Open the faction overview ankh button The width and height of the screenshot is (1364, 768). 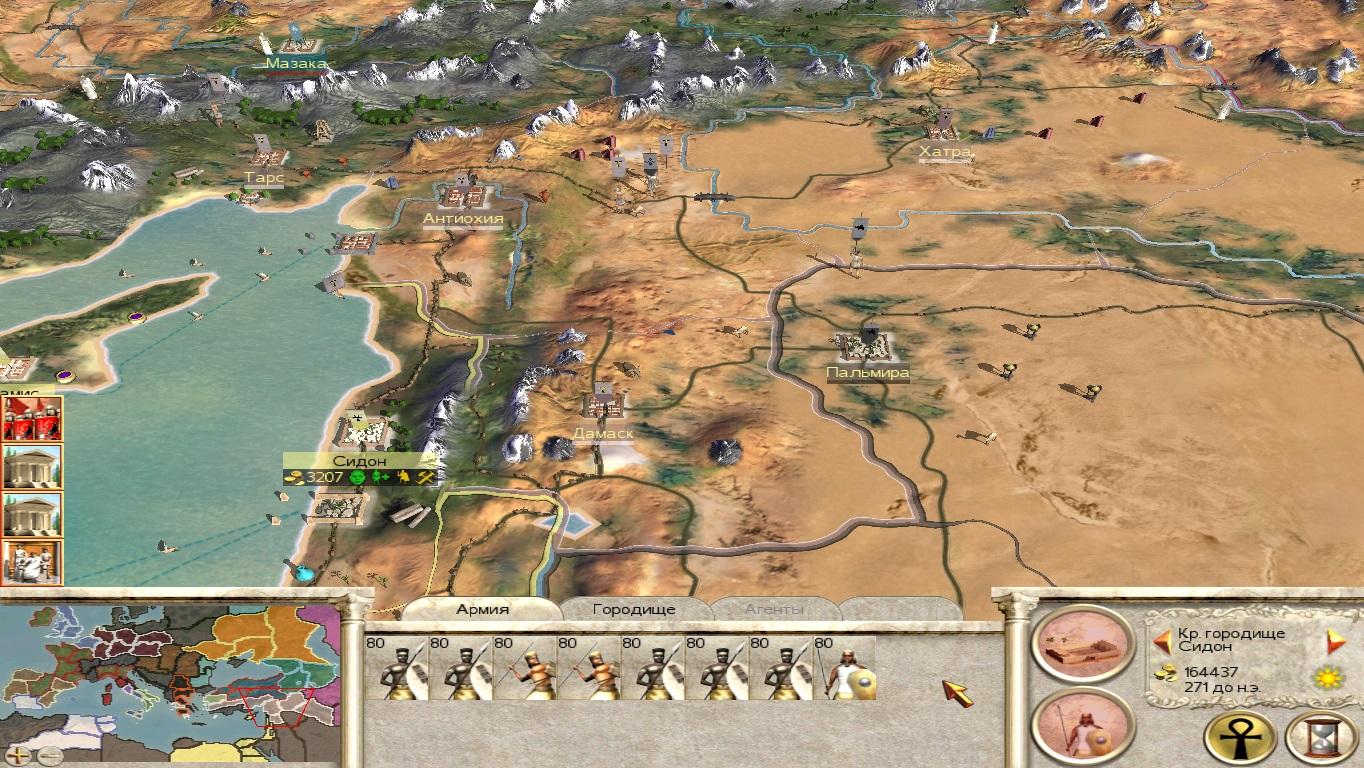point(1240,738)
